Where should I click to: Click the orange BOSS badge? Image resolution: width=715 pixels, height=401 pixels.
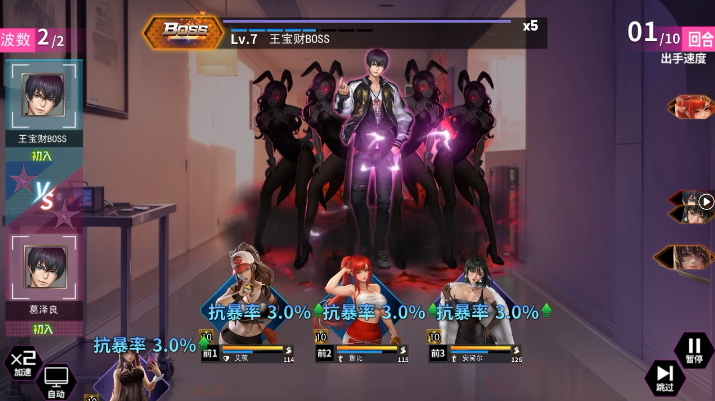click(x=184, y=31)
